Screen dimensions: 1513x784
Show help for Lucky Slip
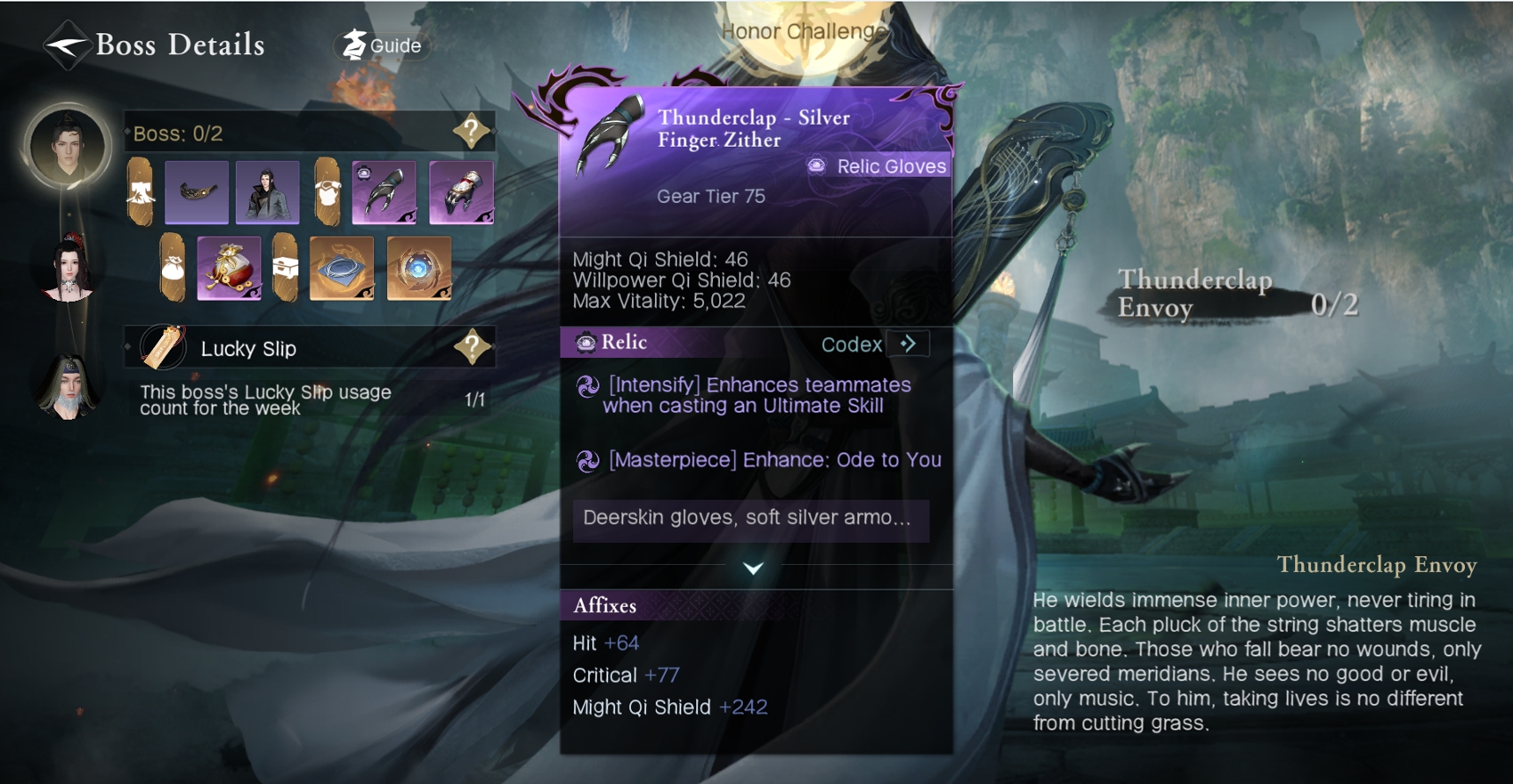tap(472, 347)
